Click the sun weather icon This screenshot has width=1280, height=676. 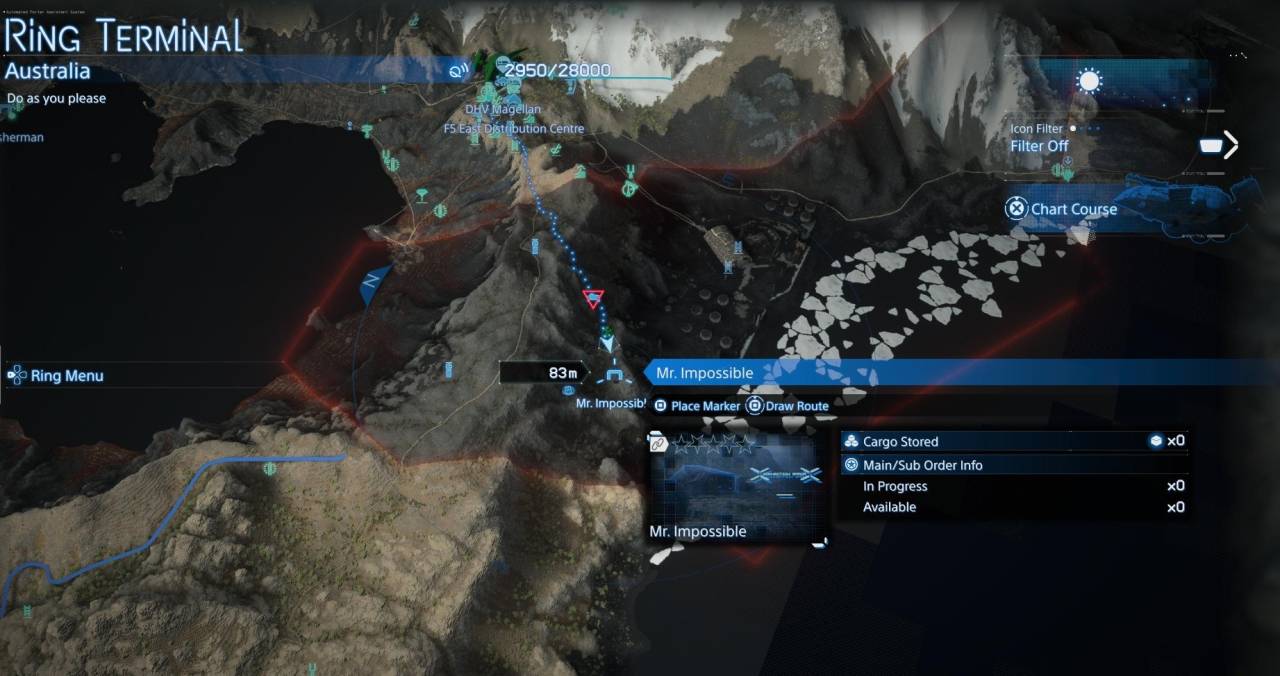(1089, 81)
